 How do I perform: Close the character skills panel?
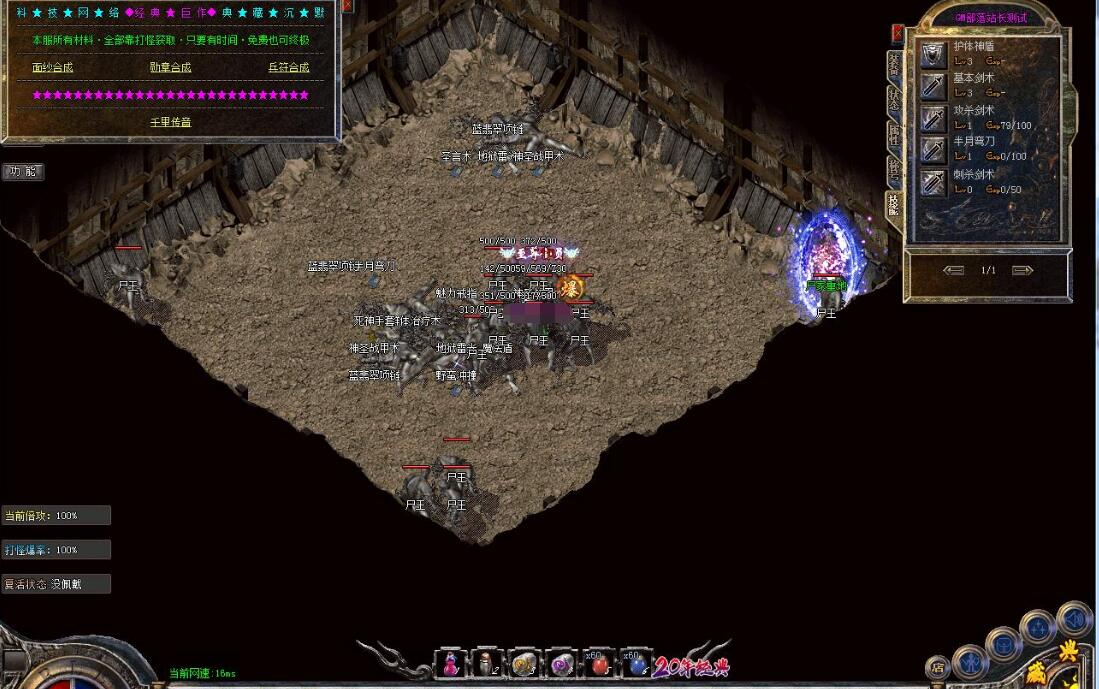[x=898, y=33]
